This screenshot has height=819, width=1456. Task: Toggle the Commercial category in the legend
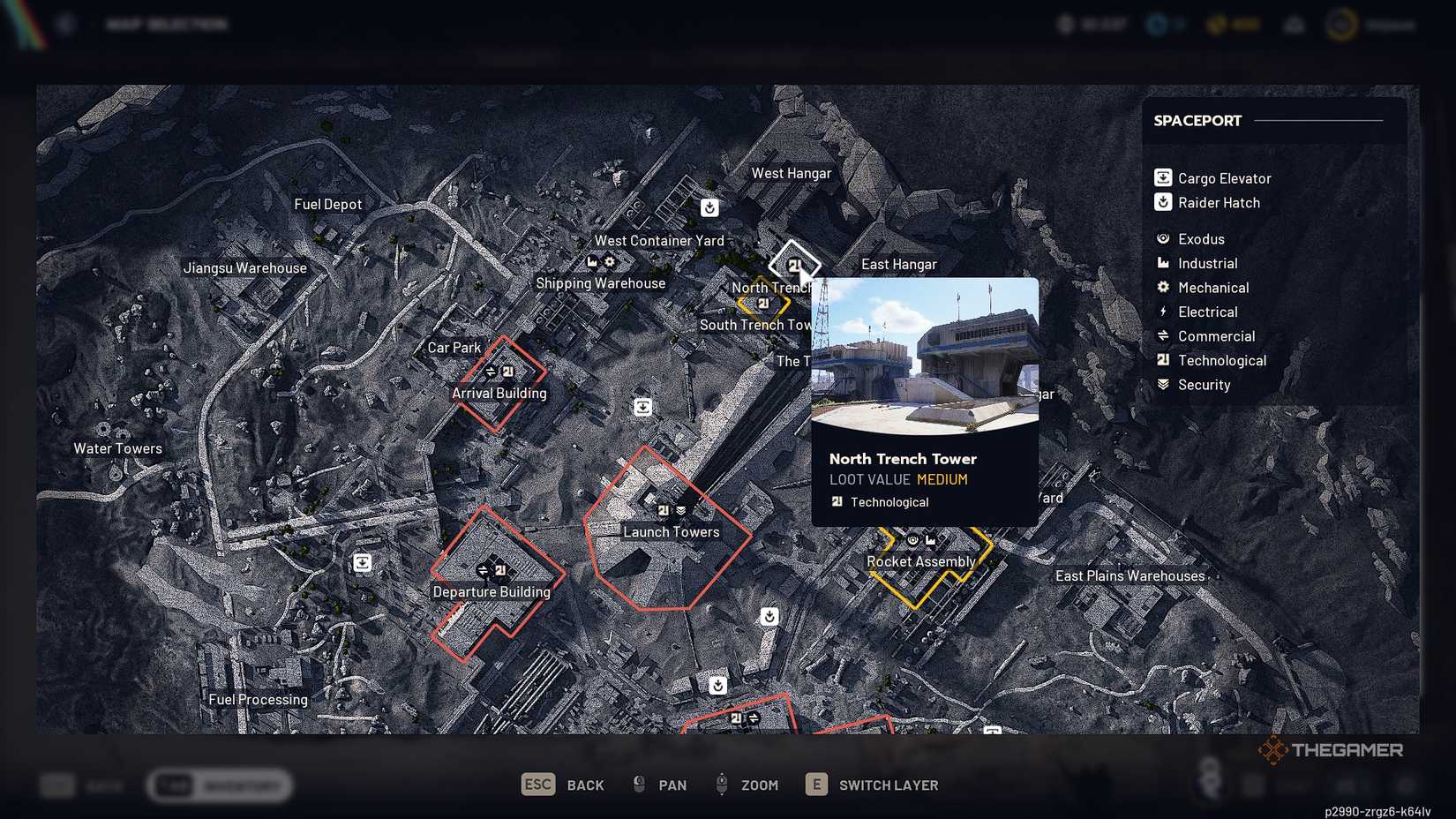pyautogui.click(x=1163, y=335)
